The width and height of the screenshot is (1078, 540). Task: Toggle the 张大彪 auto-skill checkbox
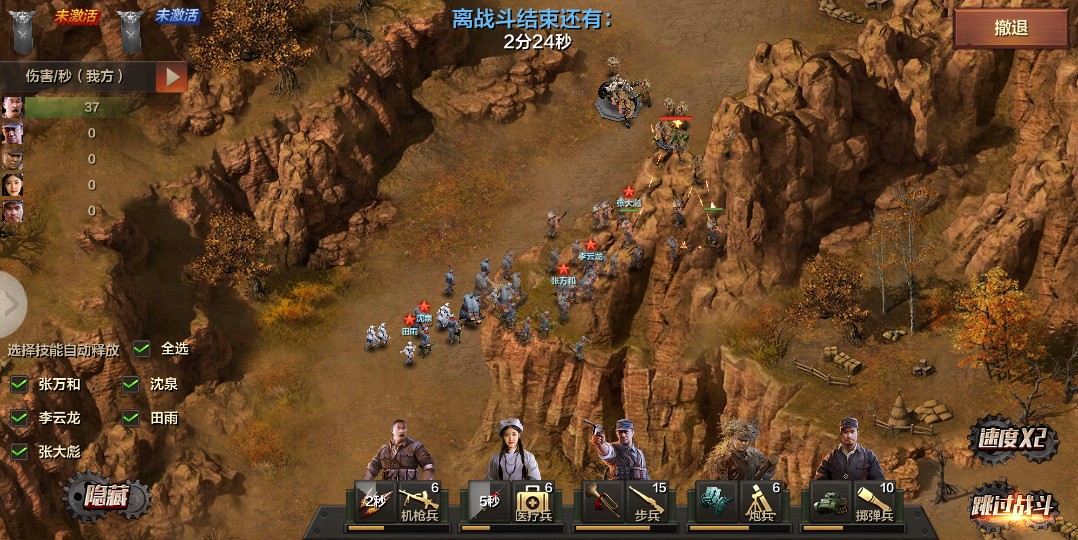pyautogui.click(x=19, y=451)
